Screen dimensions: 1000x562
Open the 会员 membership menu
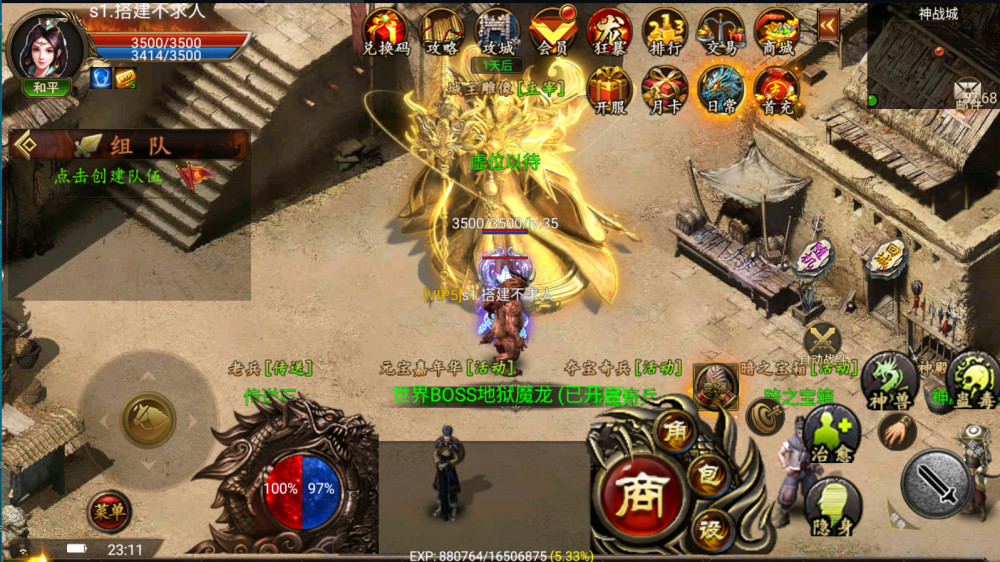[x=553, y=31]
